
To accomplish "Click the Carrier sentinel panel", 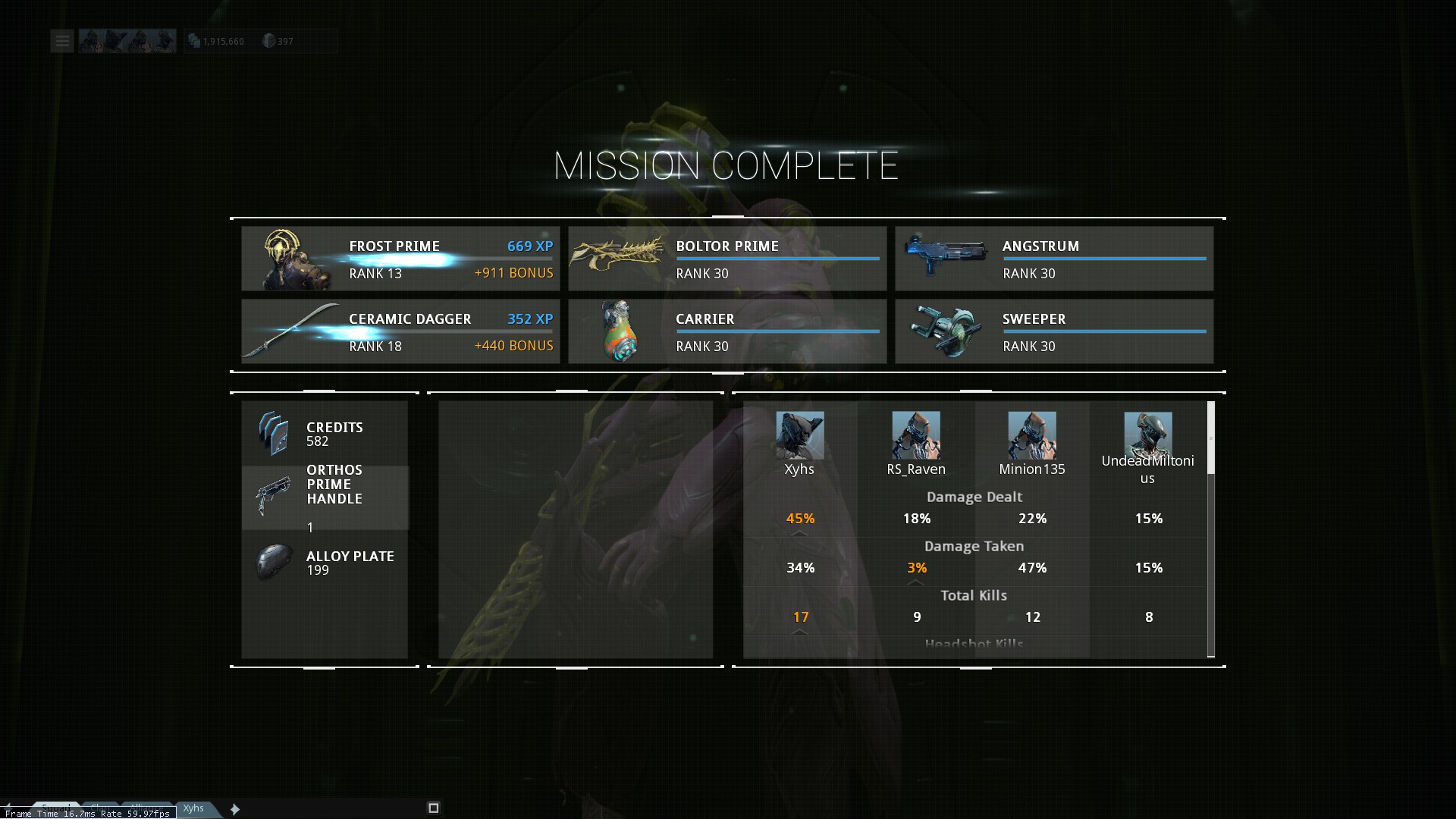I will tap(727, 331).
